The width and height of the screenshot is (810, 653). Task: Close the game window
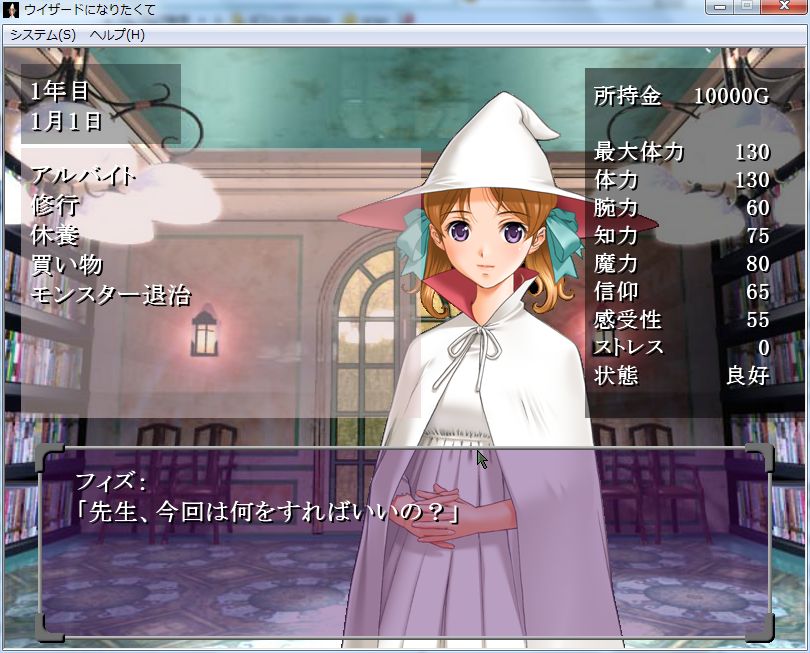(783, 7)
